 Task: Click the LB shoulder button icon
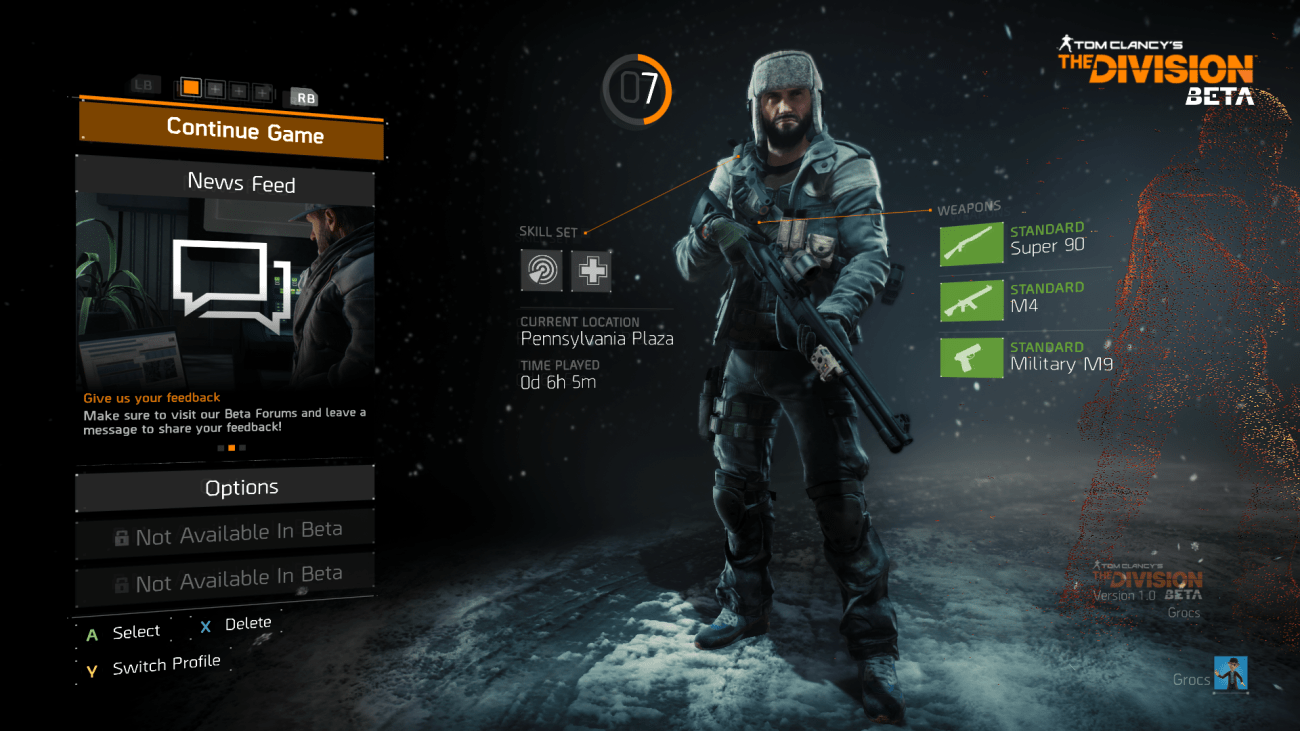tap(143, 86)
